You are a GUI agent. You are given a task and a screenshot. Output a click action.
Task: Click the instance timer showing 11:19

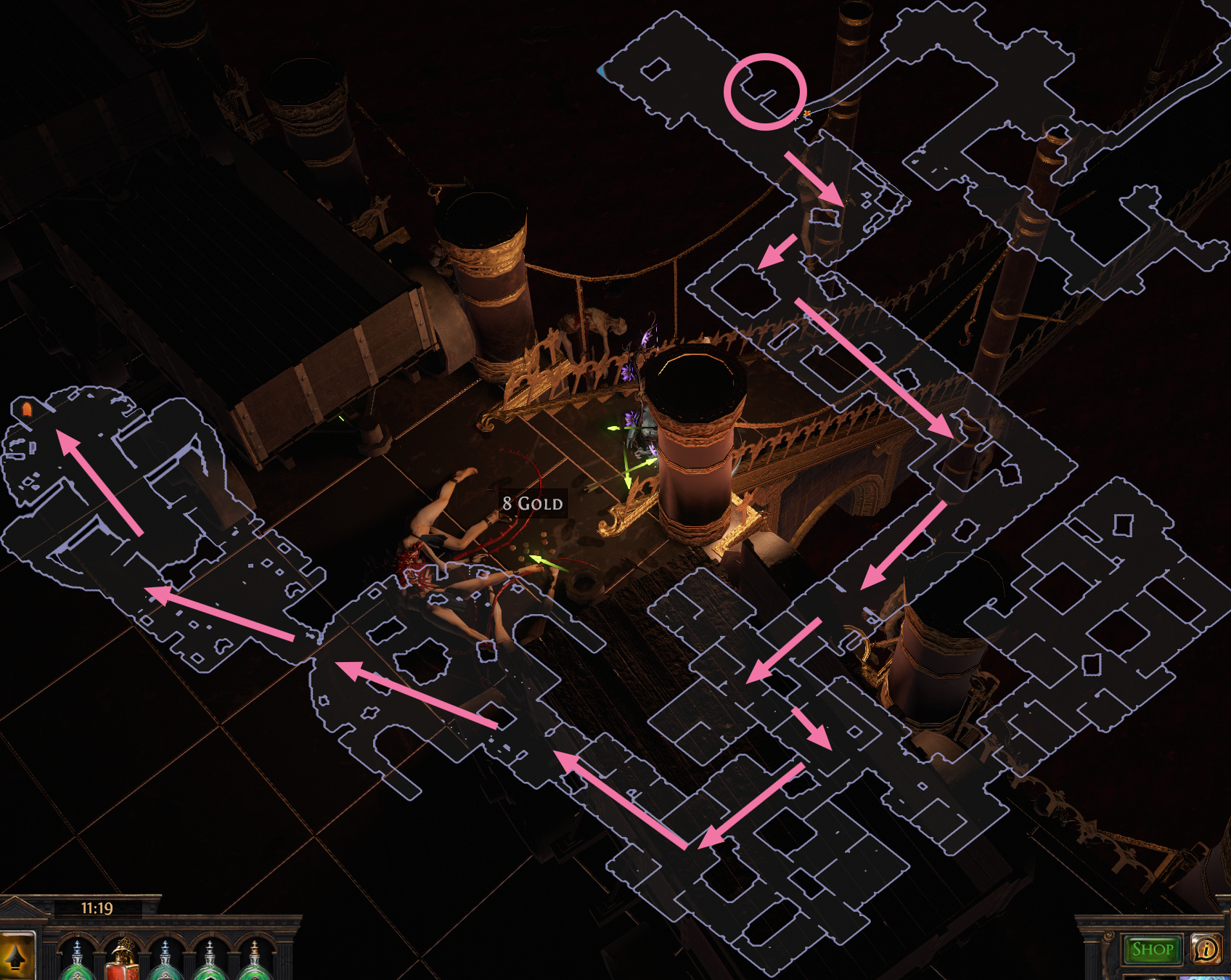[95, 907]
